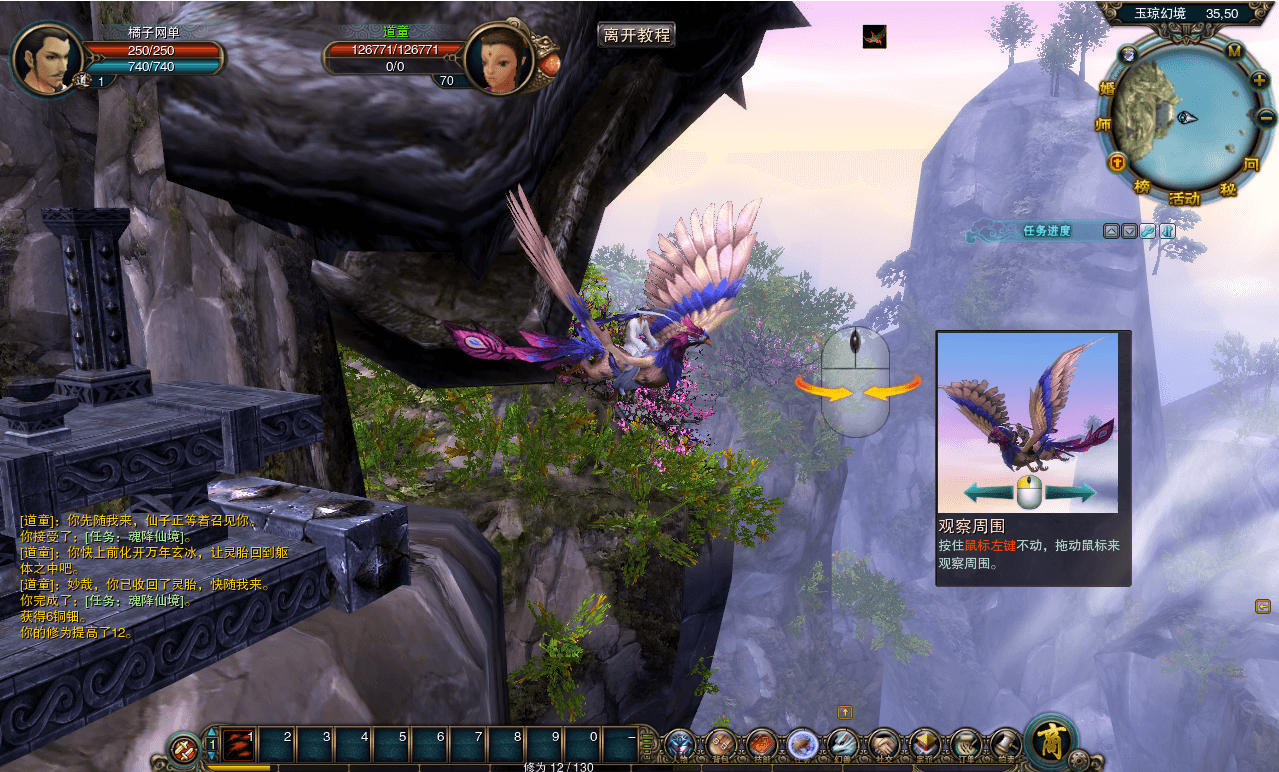The width and height of the screenshot is (1279, 772).
Task: Open the 技能 skills book
Action: (x=761, y=744)
